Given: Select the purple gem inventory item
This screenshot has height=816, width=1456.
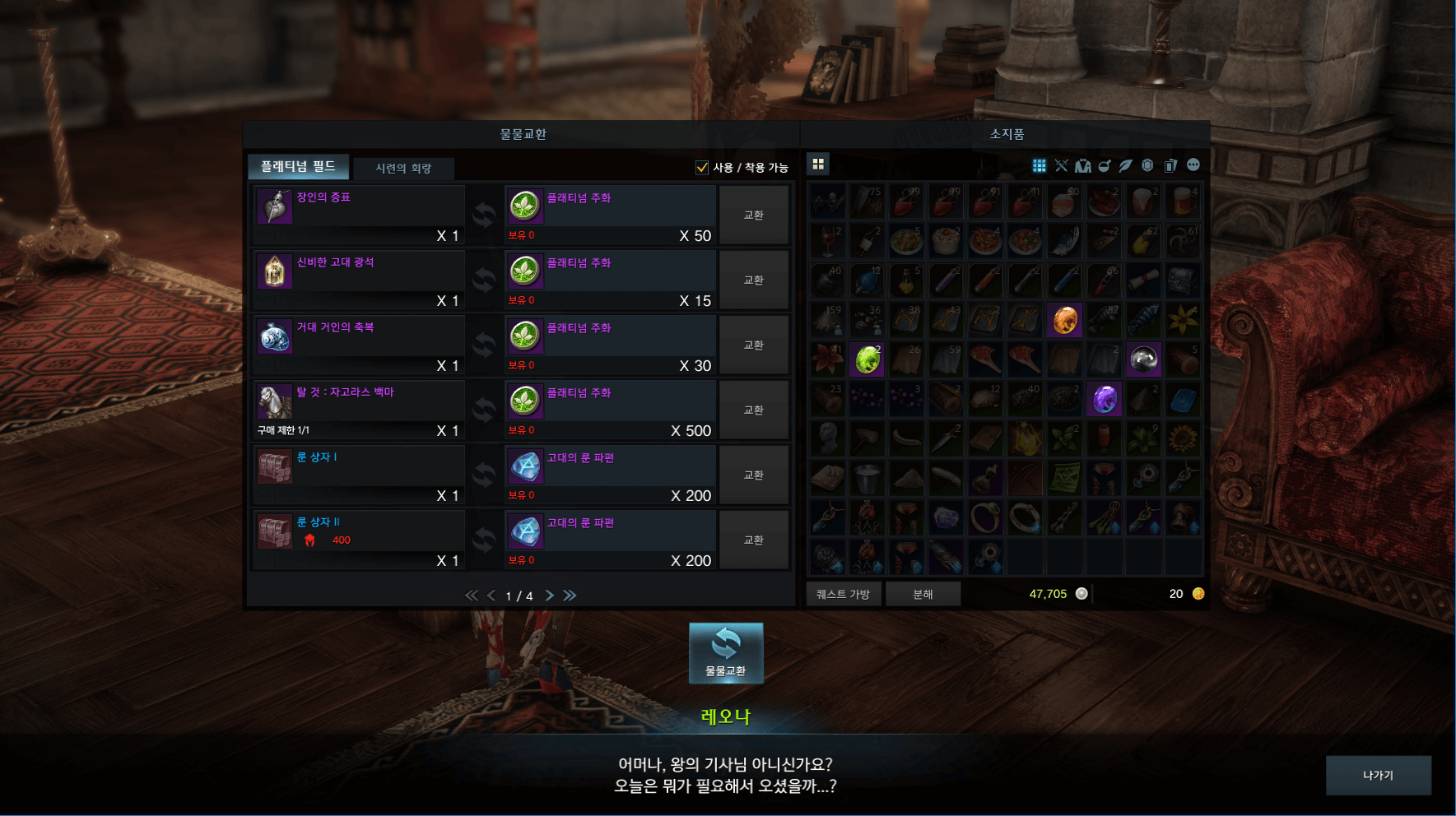Looking at the screenshot, I should coord(1104,400).
